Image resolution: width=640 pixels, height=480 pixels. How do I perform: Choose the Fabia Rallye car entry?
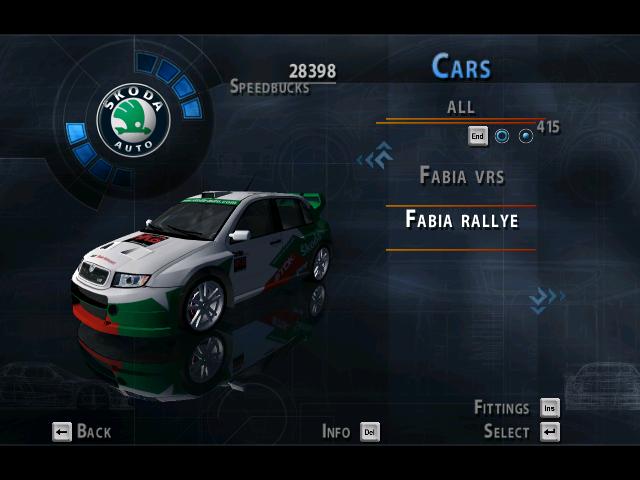461,220
